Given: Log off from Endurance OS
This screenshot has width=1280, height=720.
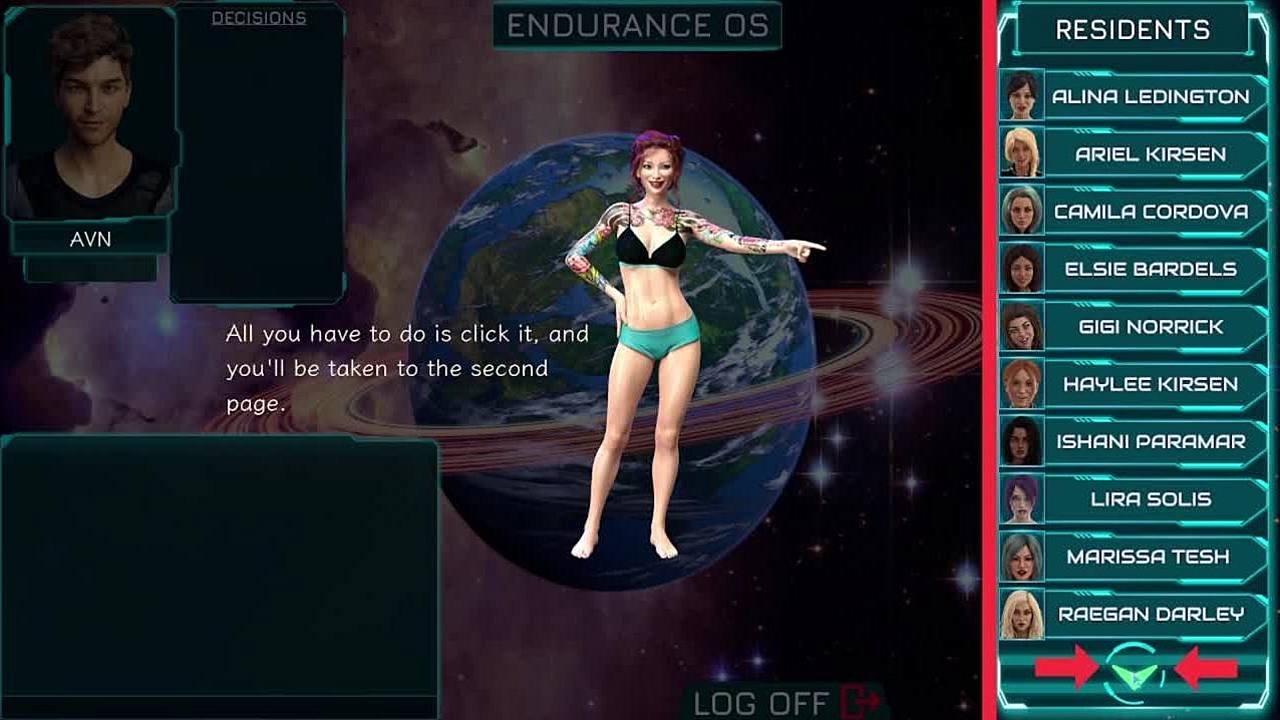Looking at the screenshot, I should (x=786, y=702).
